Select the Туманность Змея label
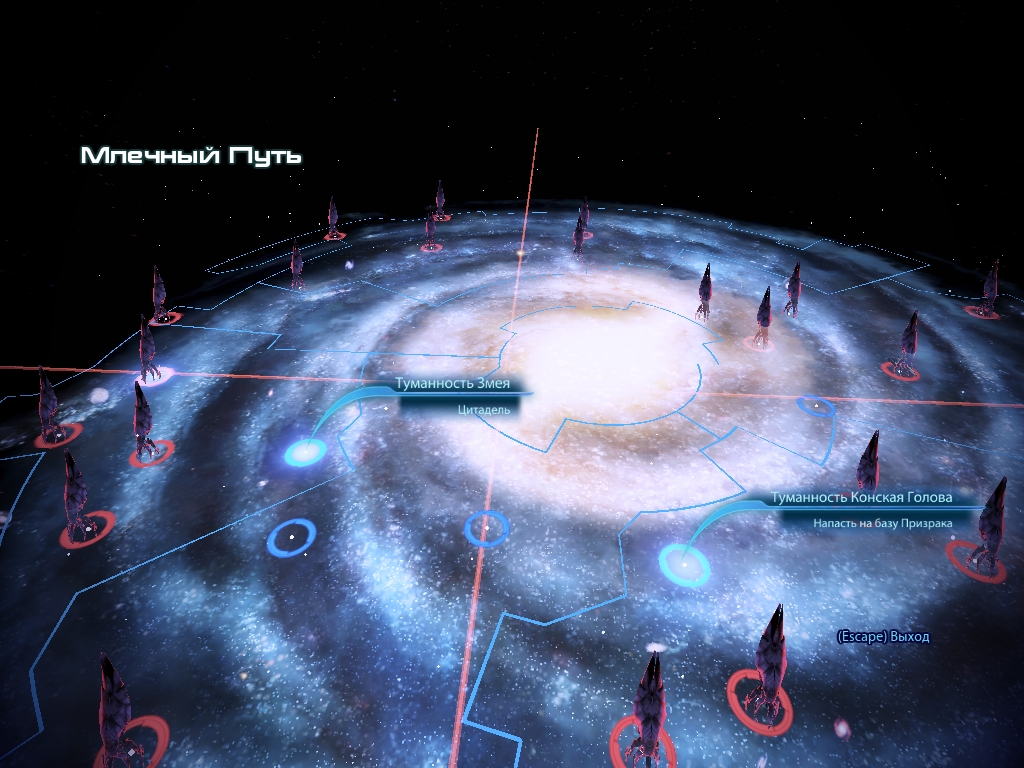The image size is (1024, 768). (459, 384)
